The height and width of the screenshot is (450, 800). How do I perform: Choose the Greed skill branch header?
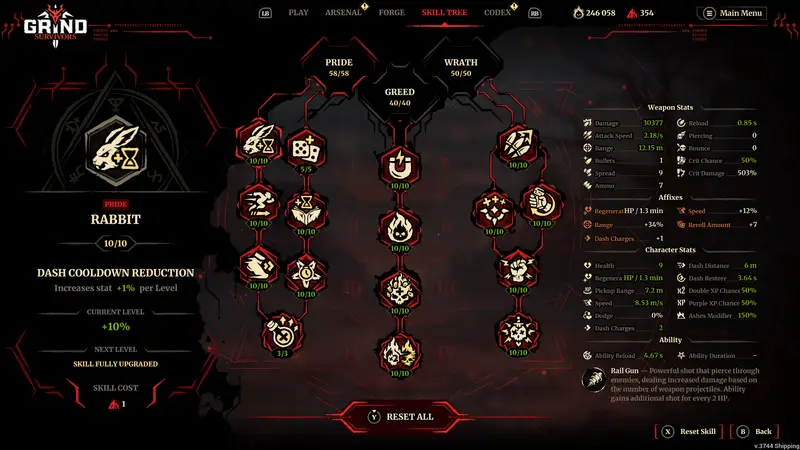[399, 96]
